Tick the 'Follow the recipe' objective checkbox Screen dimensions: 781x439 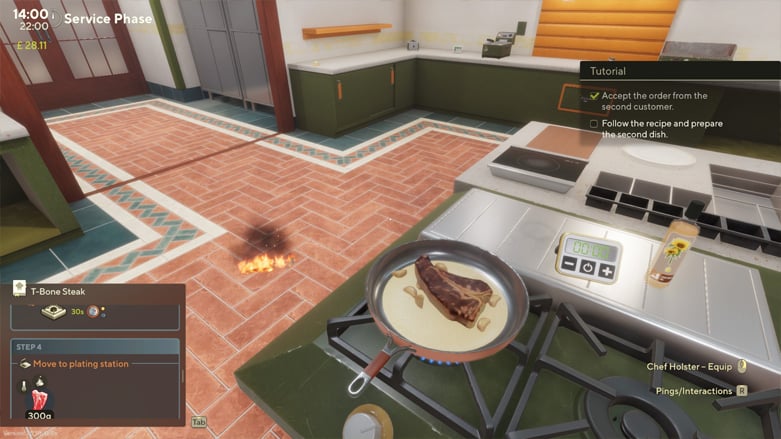[594, 124]
